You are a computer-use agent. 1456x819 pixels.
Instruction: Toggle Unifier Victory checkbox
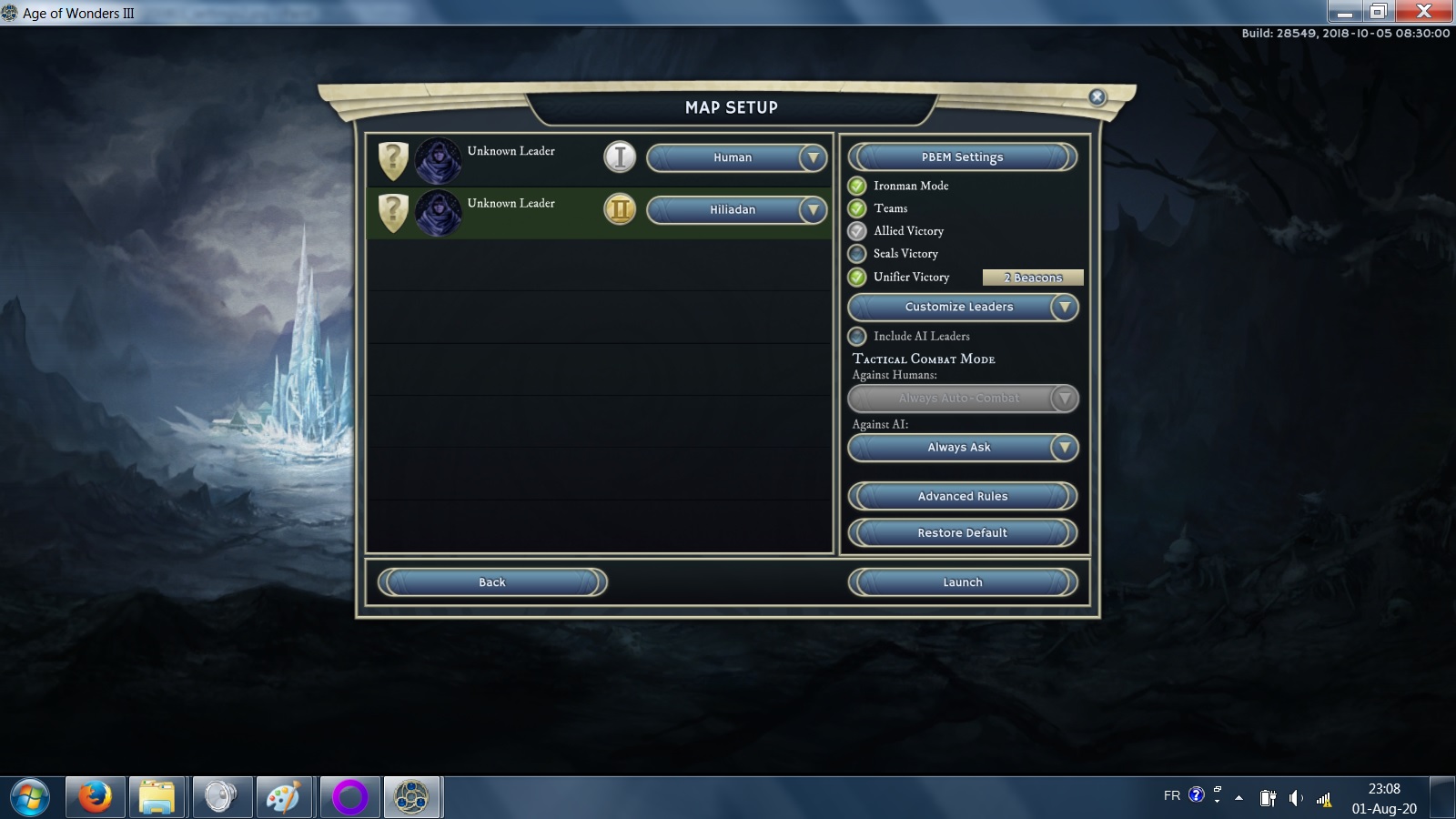[857, 277]
